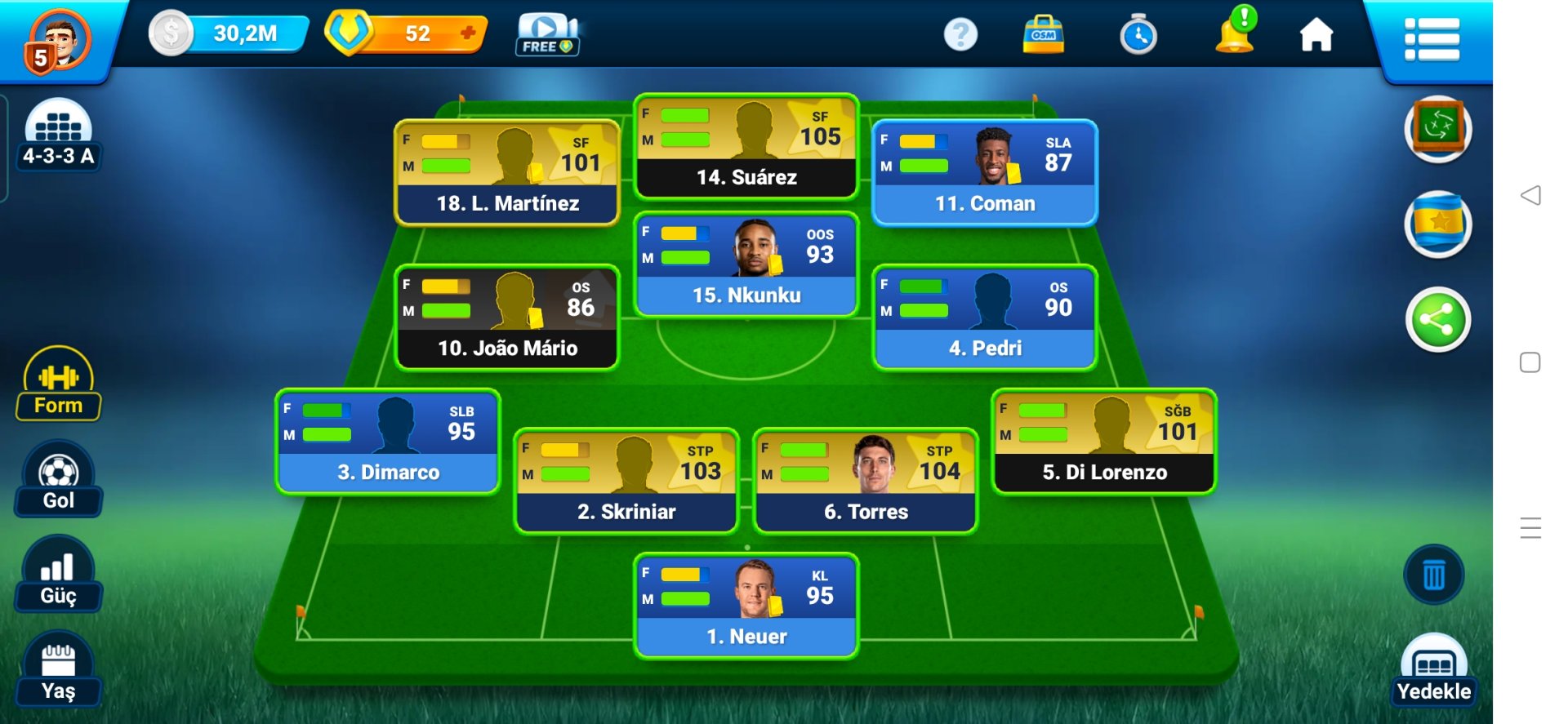Open the main hamburger menu
Screen dimensions: 1568x724
pyautogui.click(x=1432, y=39)
